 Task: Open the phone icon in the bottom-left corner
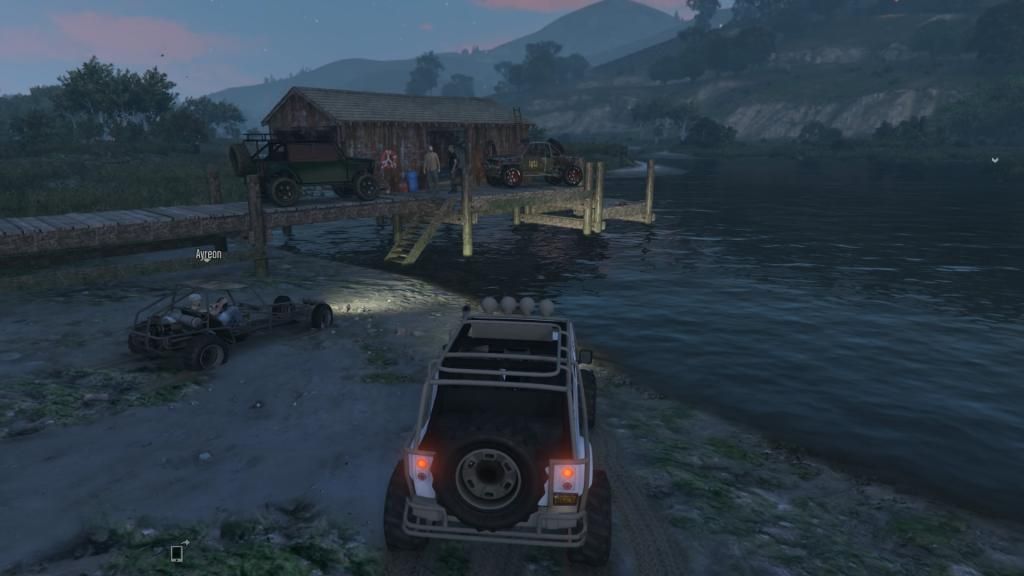click(177, 551)
